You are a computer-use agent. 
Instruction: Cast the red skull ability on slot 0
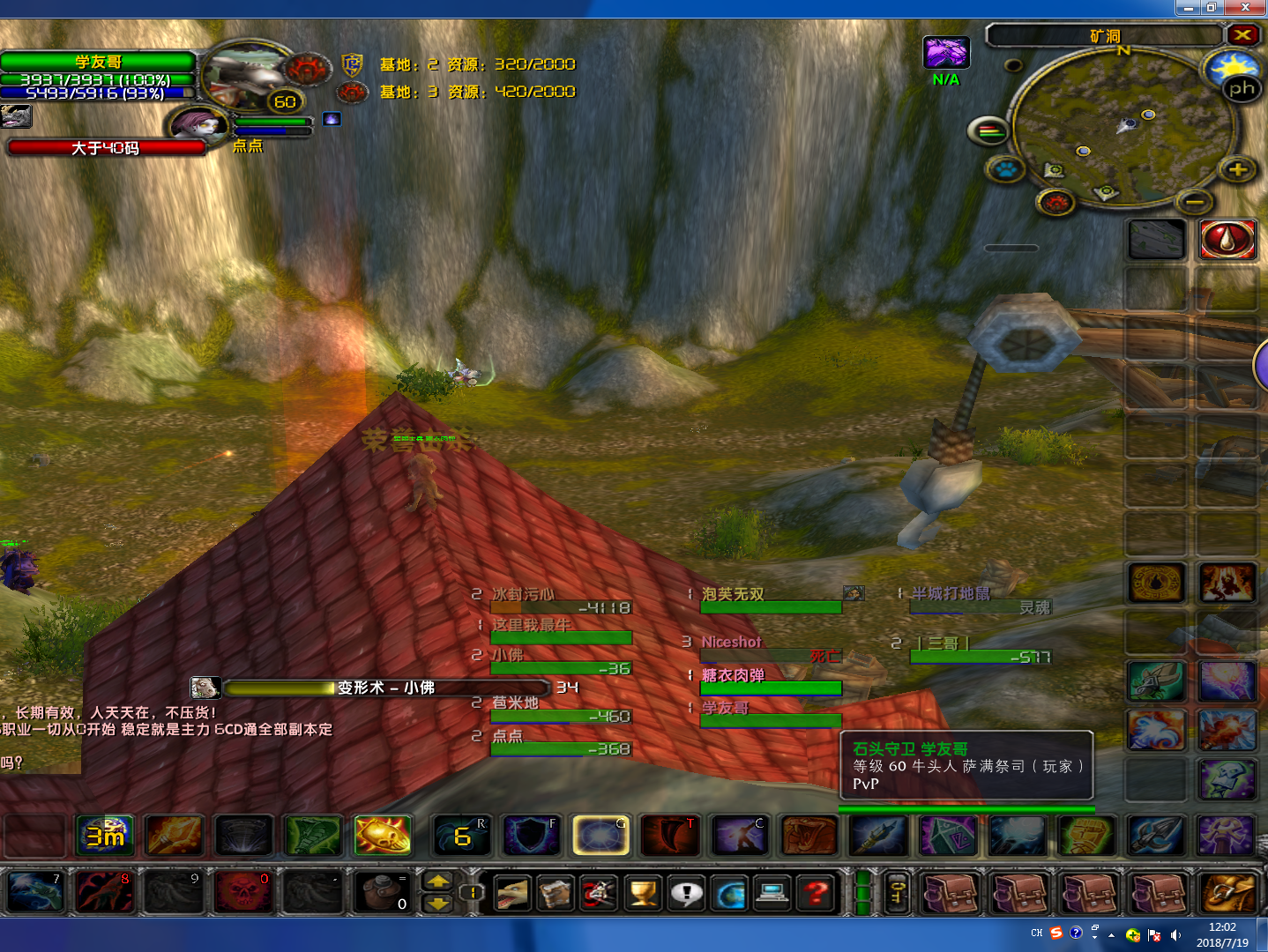(x=242, y=893)
